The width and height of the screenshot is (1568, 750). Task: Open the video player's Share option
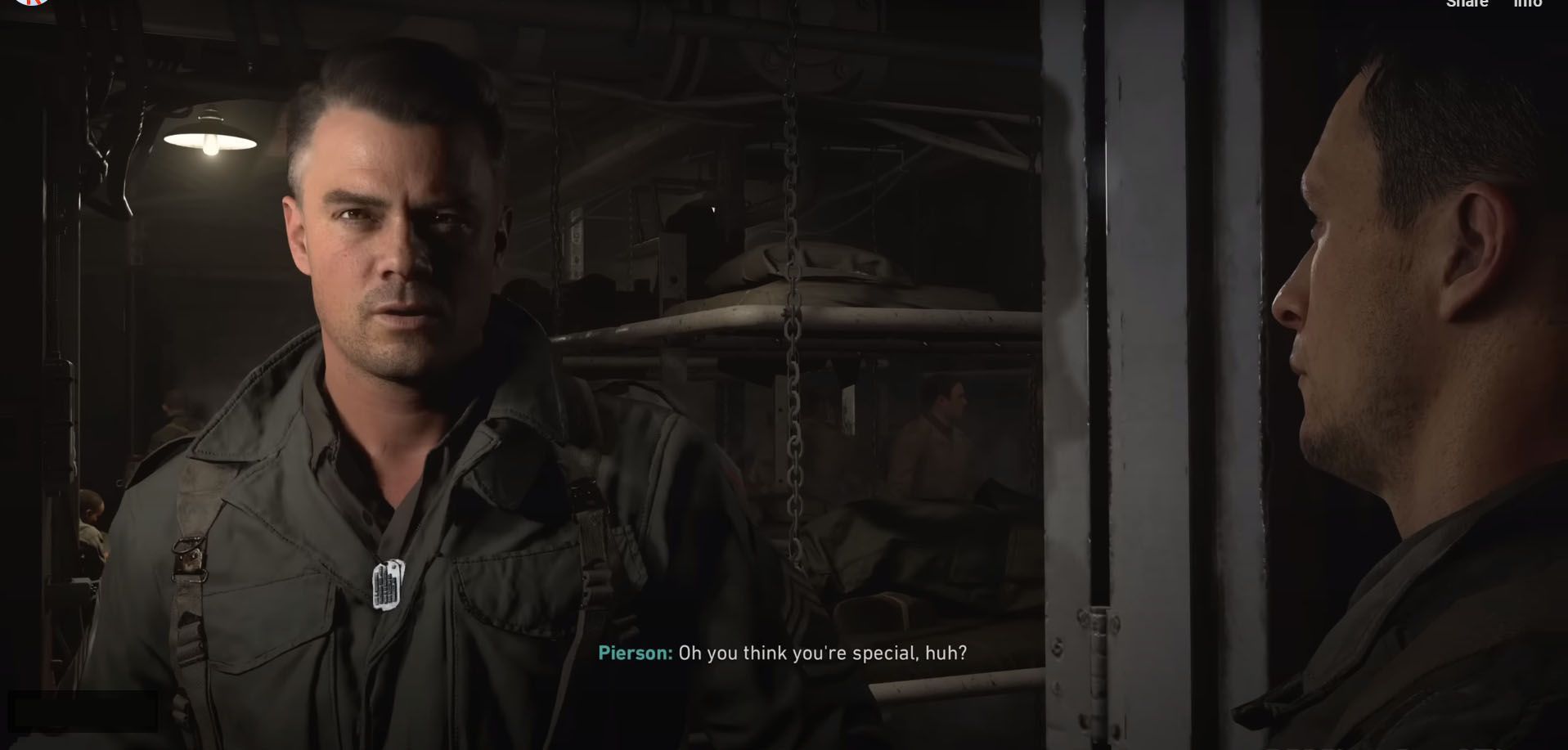tap(1467, 3)
